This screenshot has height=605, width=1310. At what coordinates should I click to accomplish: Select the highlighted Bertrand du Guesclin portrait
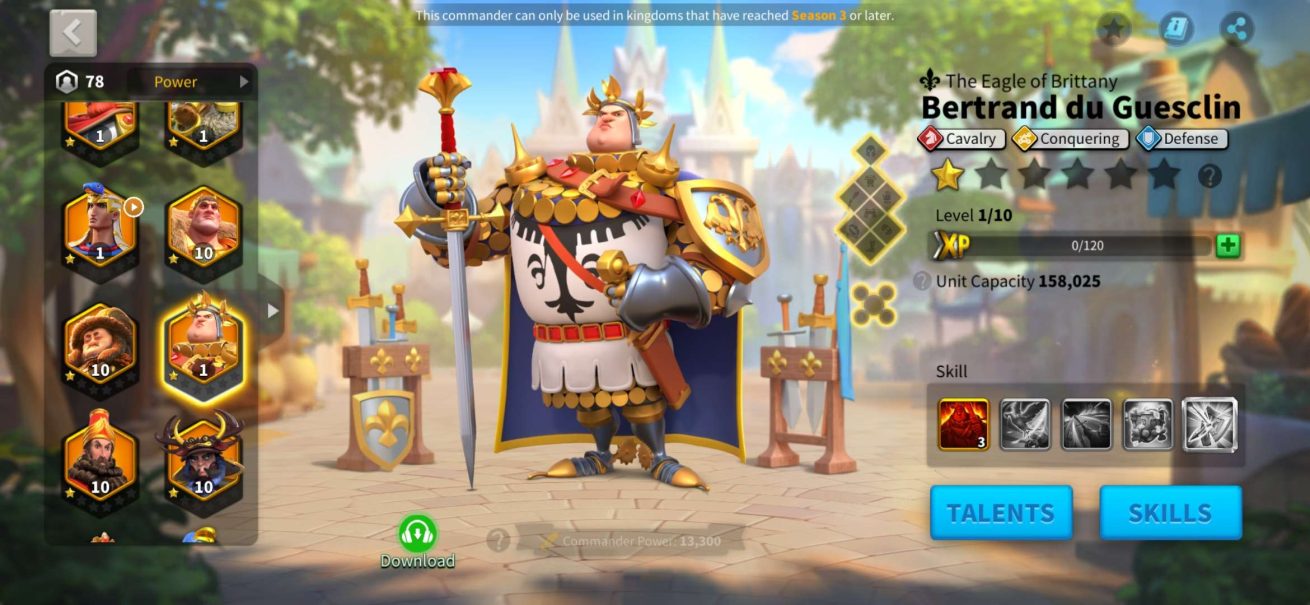203,343
